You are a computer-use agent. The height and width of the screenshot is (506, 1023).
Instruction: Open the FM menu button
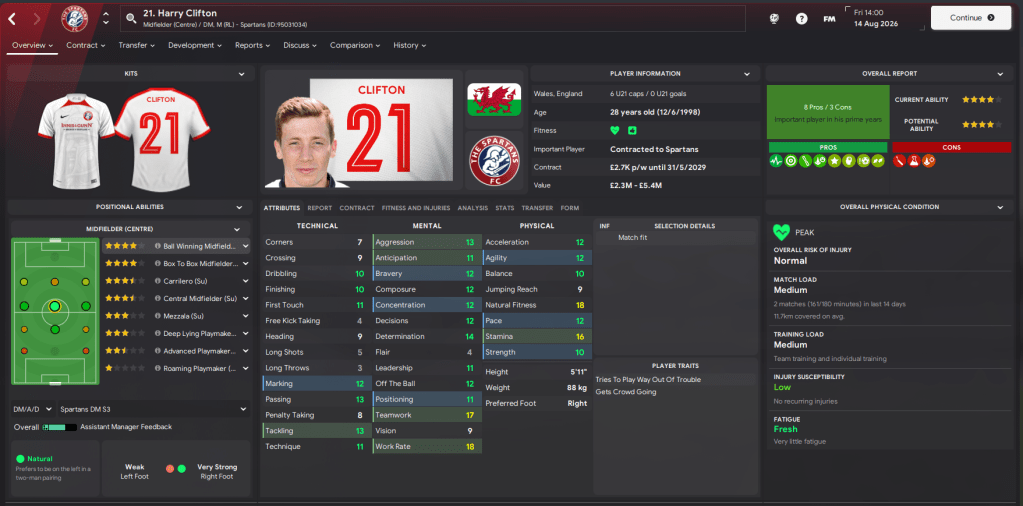829,18
